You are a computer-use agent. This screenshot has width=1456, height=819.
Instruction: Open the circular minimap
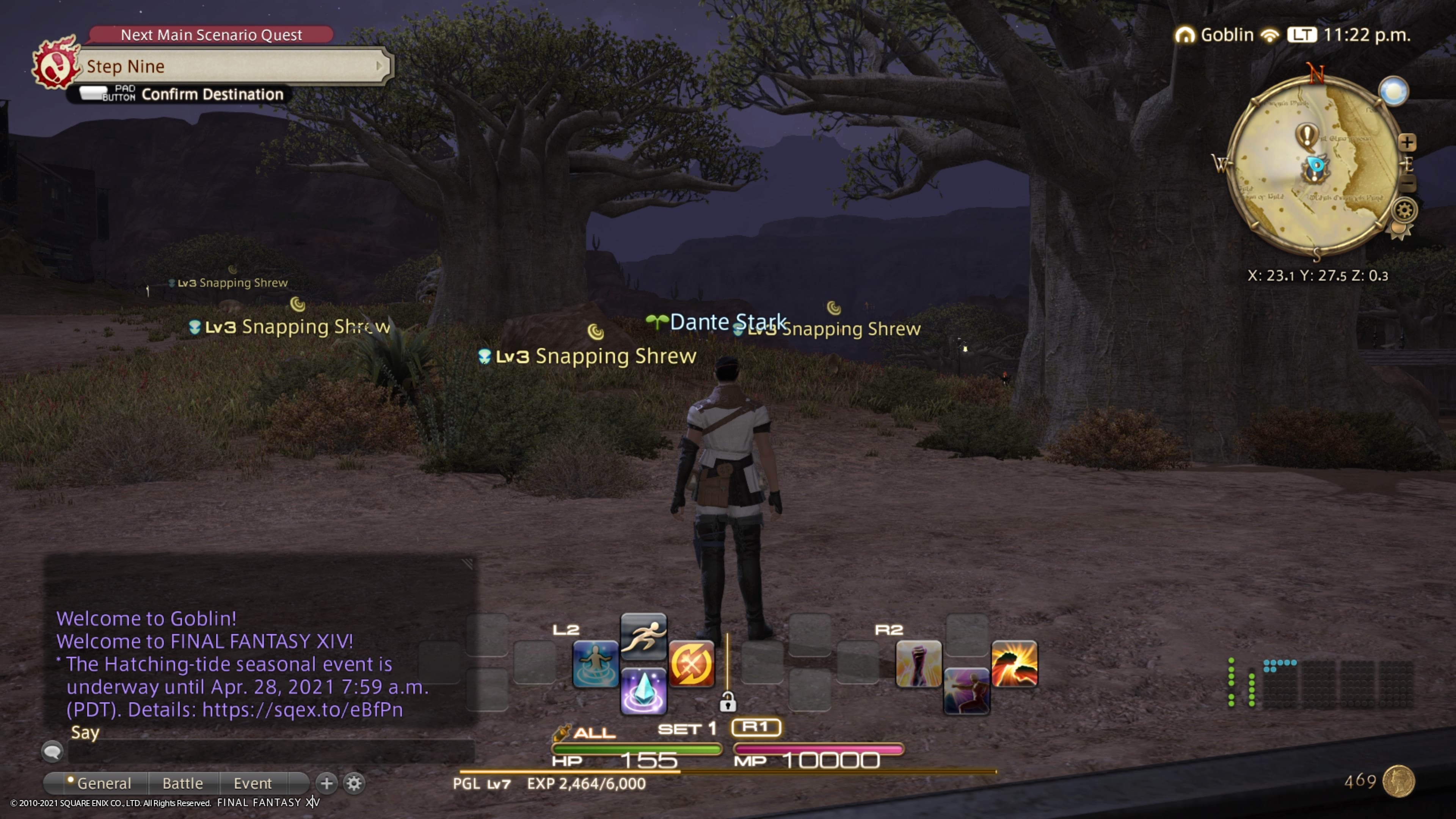click(1314, 165)
